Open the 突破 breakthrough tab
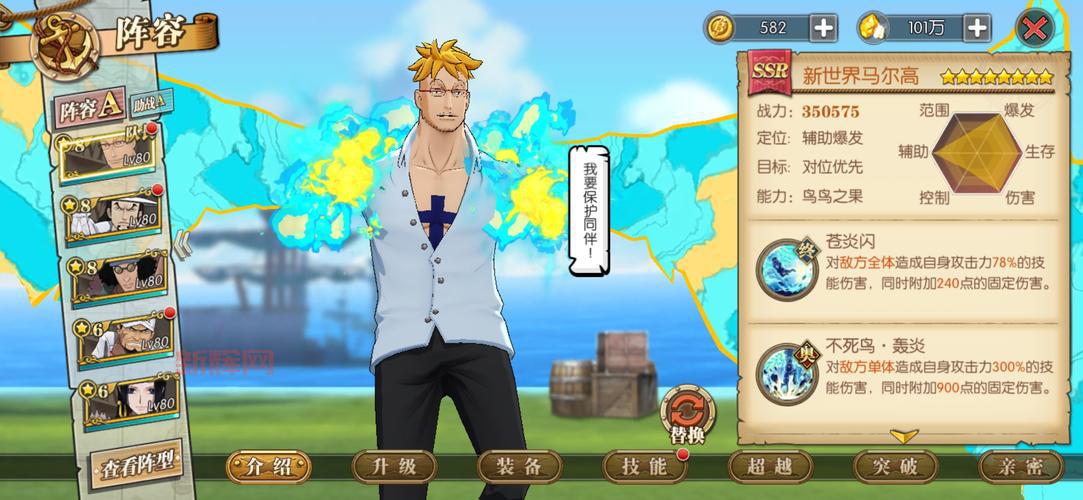Image resolution: width=1083 pixels, height=500 pixels. click(x=893, y=466)
